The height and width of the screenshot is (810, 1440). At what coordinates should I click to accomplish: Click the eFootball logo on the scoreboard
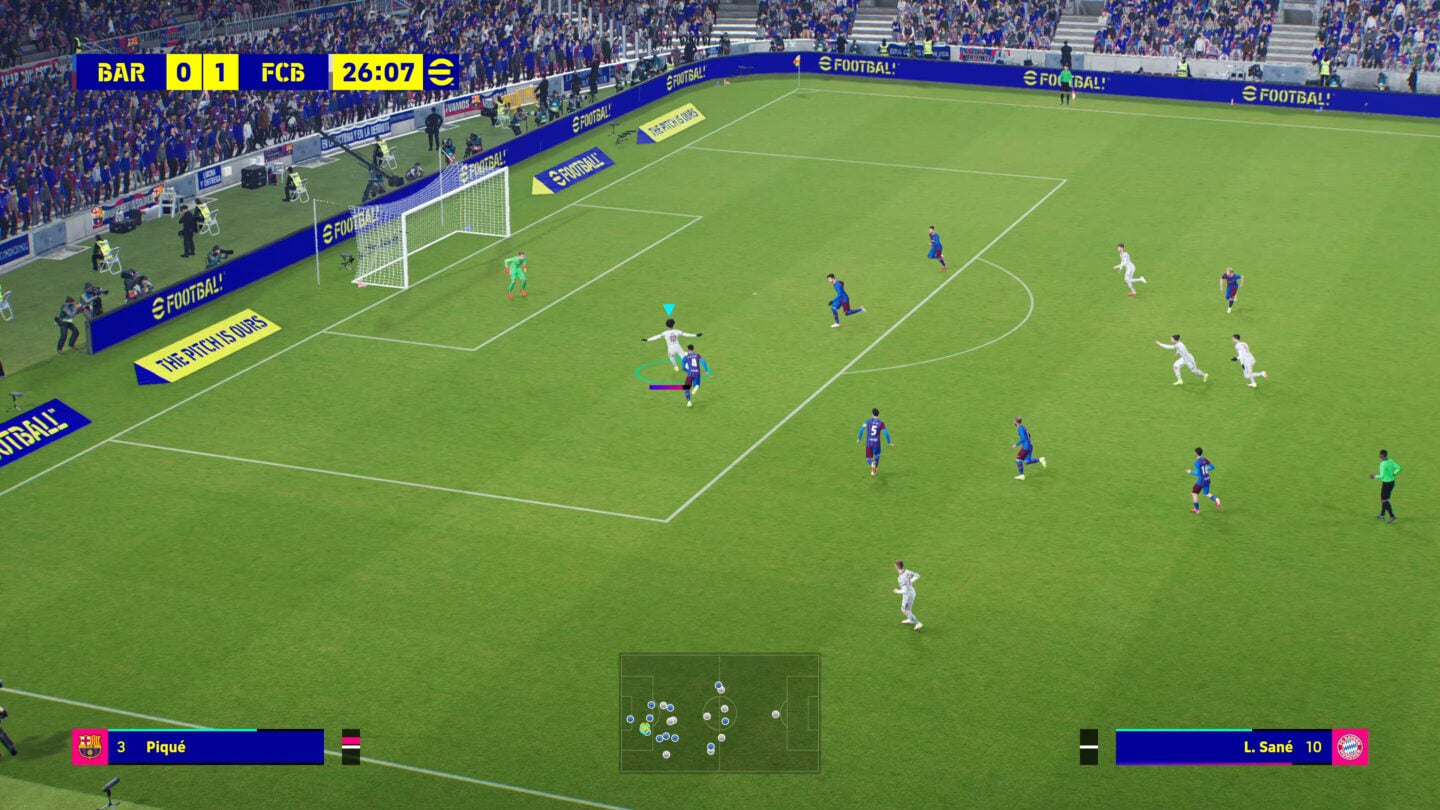click(440, 72)
